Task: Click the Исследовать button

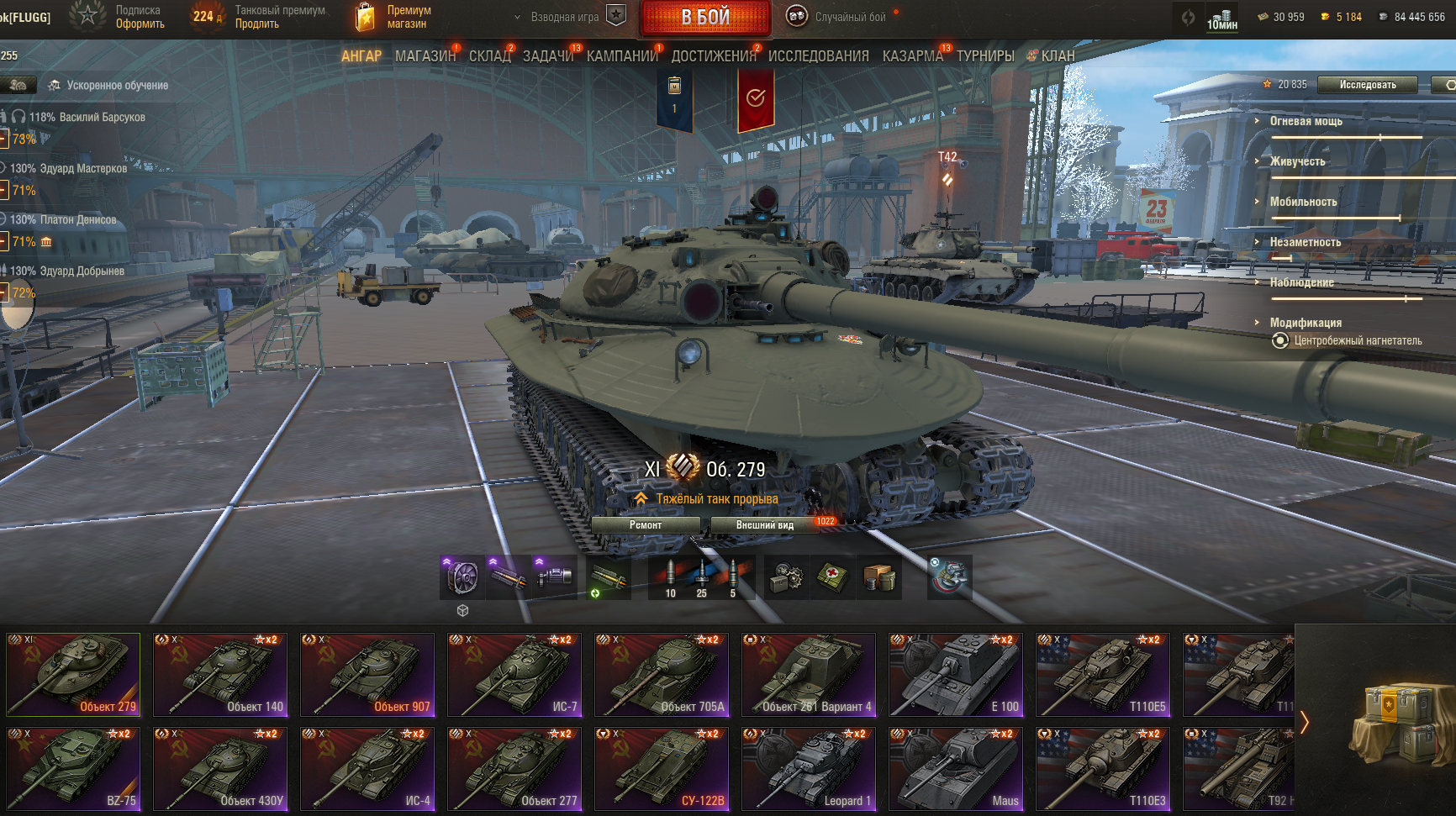Action: [x=1367, y=85]
